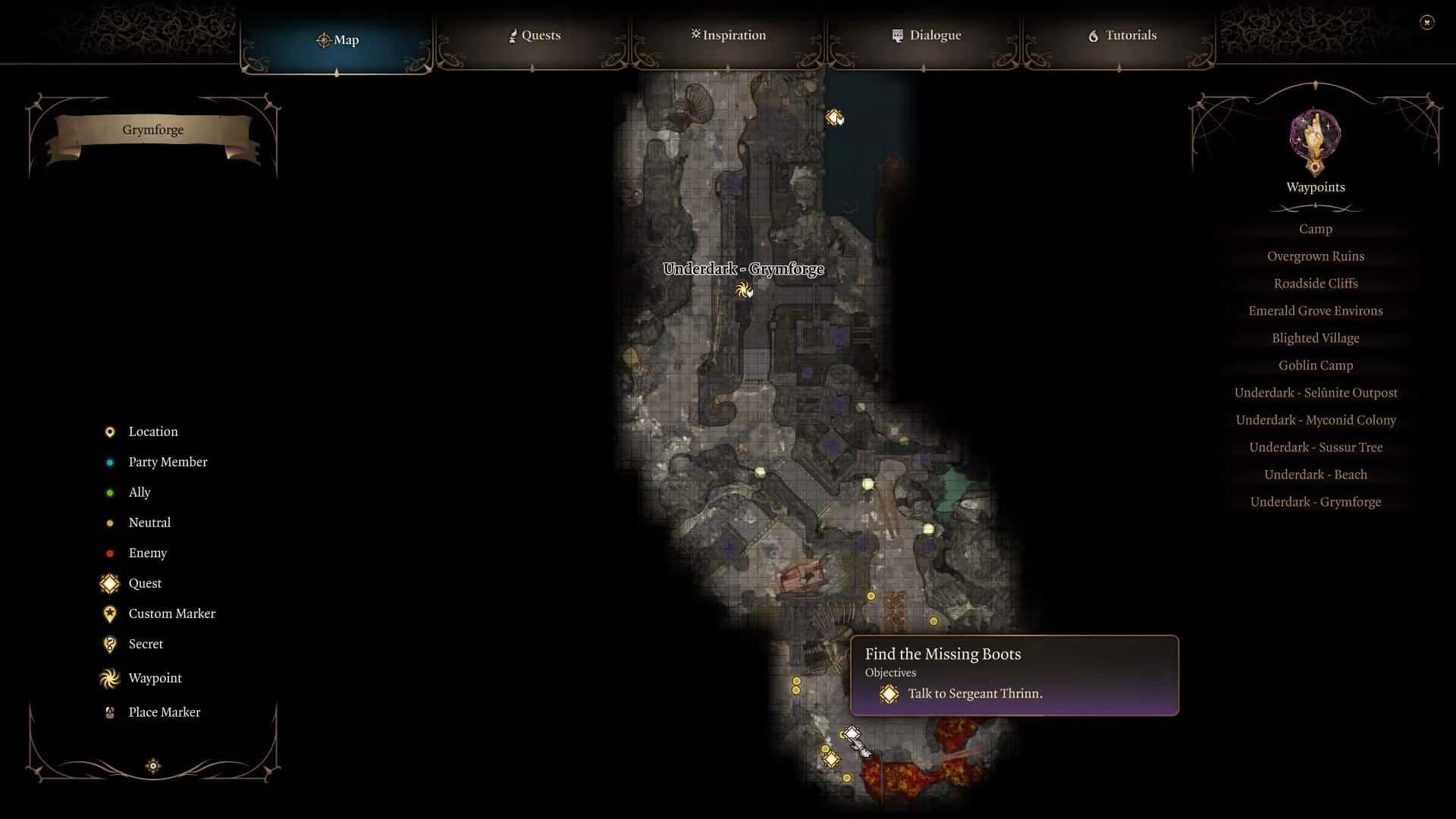Select the Dialogue tab

point(927,36)
